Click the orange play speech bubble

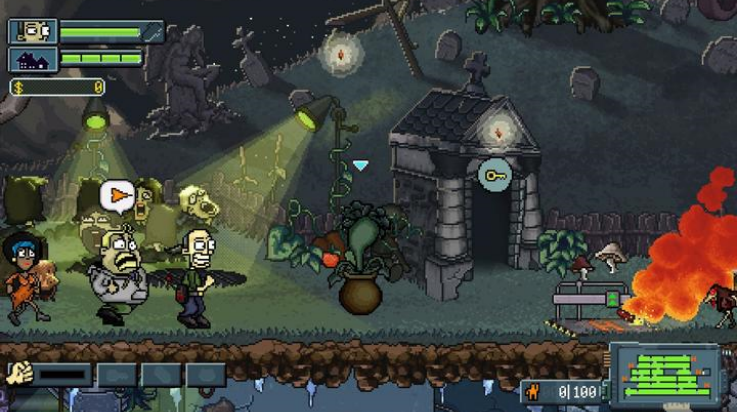point(120,196)
